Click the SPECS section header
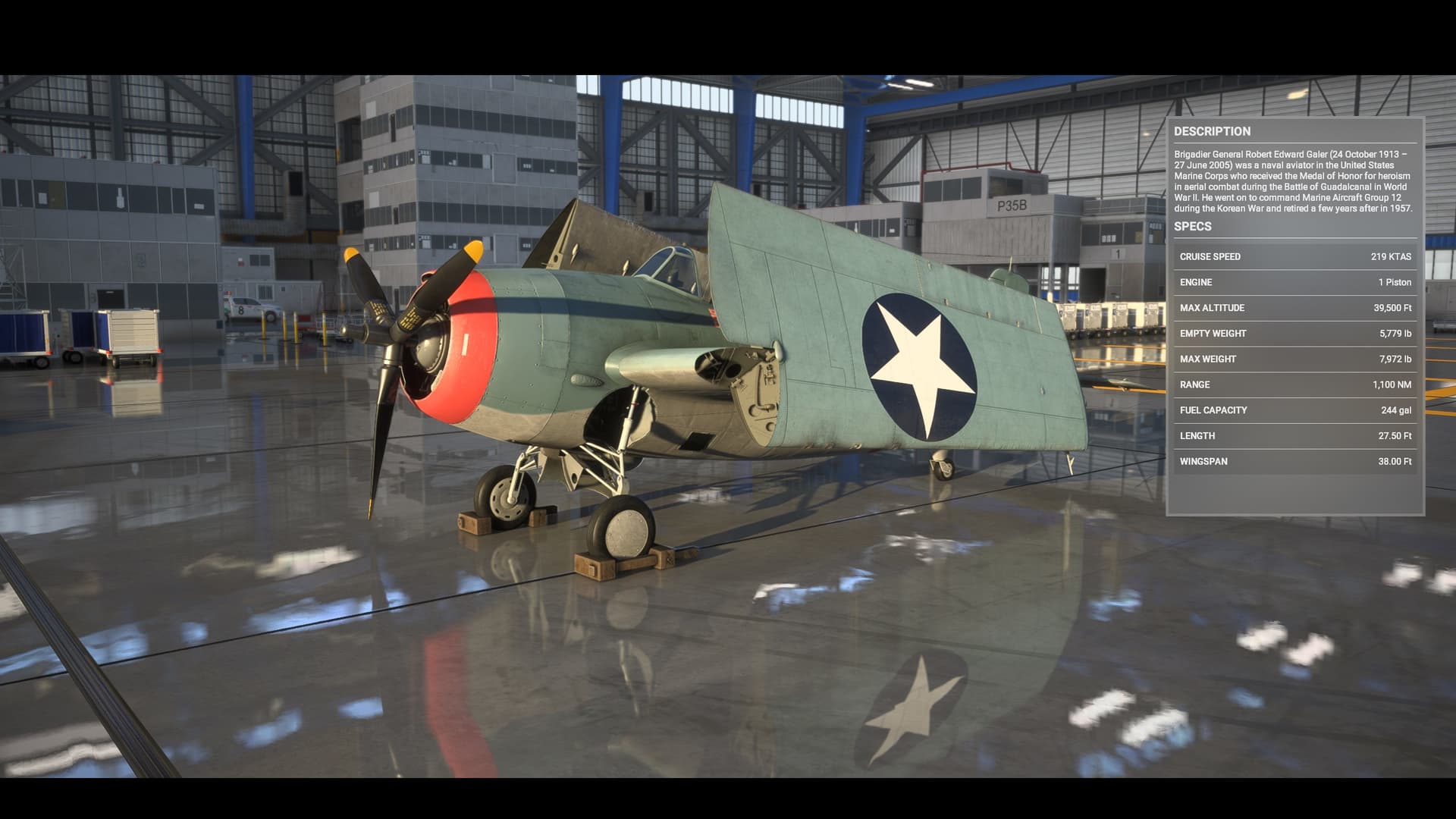Screen dimensions: 1456x819 1193,226
